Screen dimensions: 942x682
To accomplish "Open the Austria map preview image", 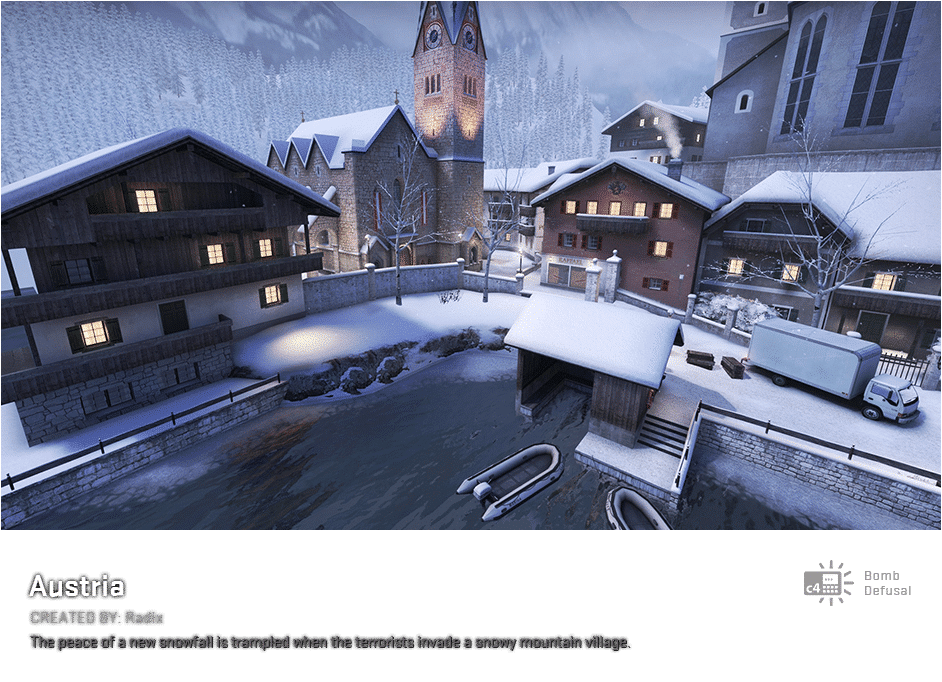I will 471,265.
